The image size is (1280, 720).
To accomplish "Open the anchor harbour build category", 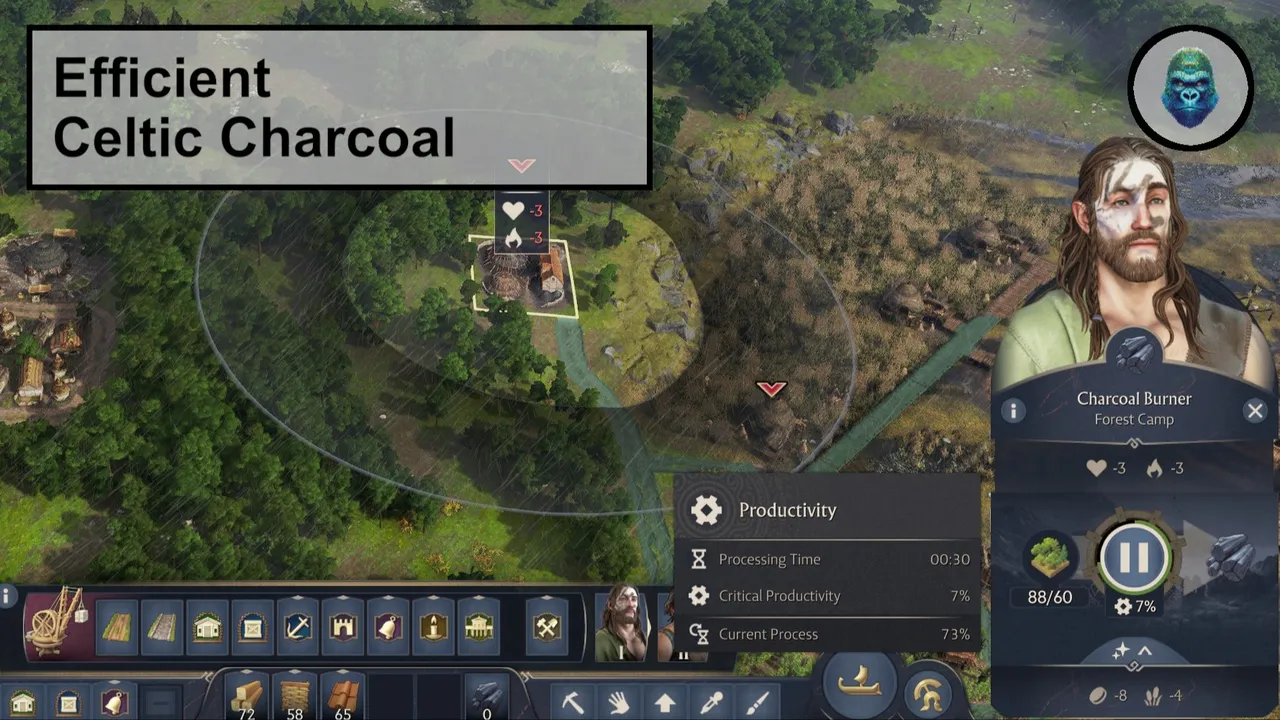I will (297, 628).
